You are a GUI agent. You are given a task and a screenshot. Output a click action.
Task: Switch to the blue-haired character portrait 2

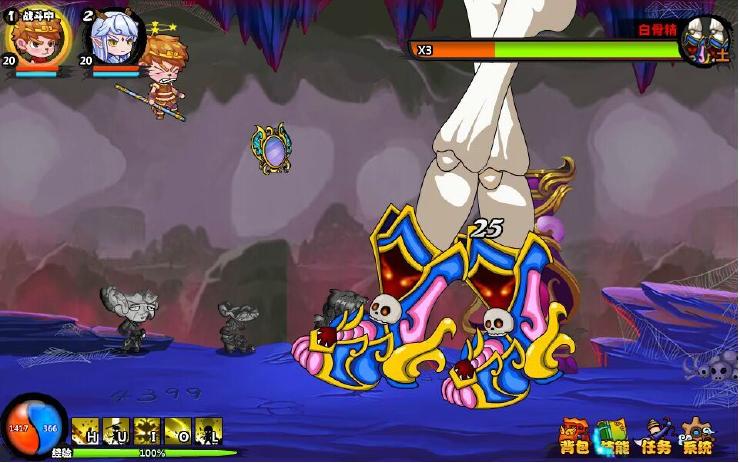(x=112, y=38)
